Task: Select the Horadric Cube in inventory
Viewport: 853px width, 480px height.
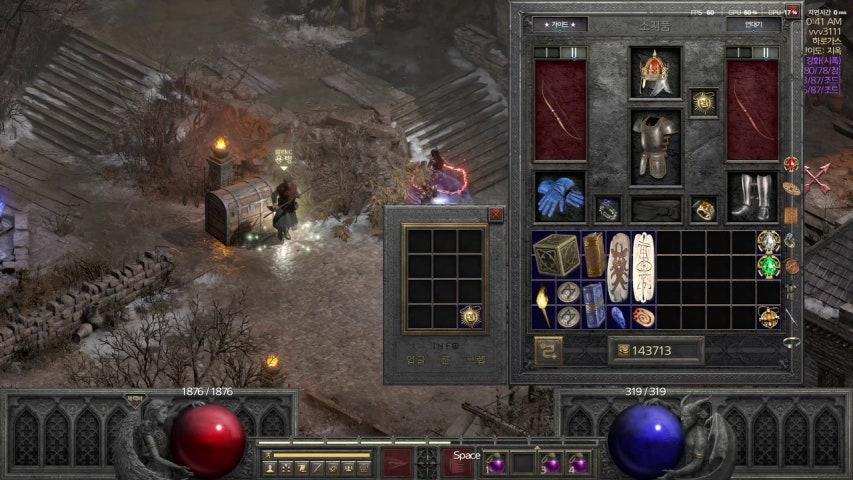Action: [x=556, y=255]
